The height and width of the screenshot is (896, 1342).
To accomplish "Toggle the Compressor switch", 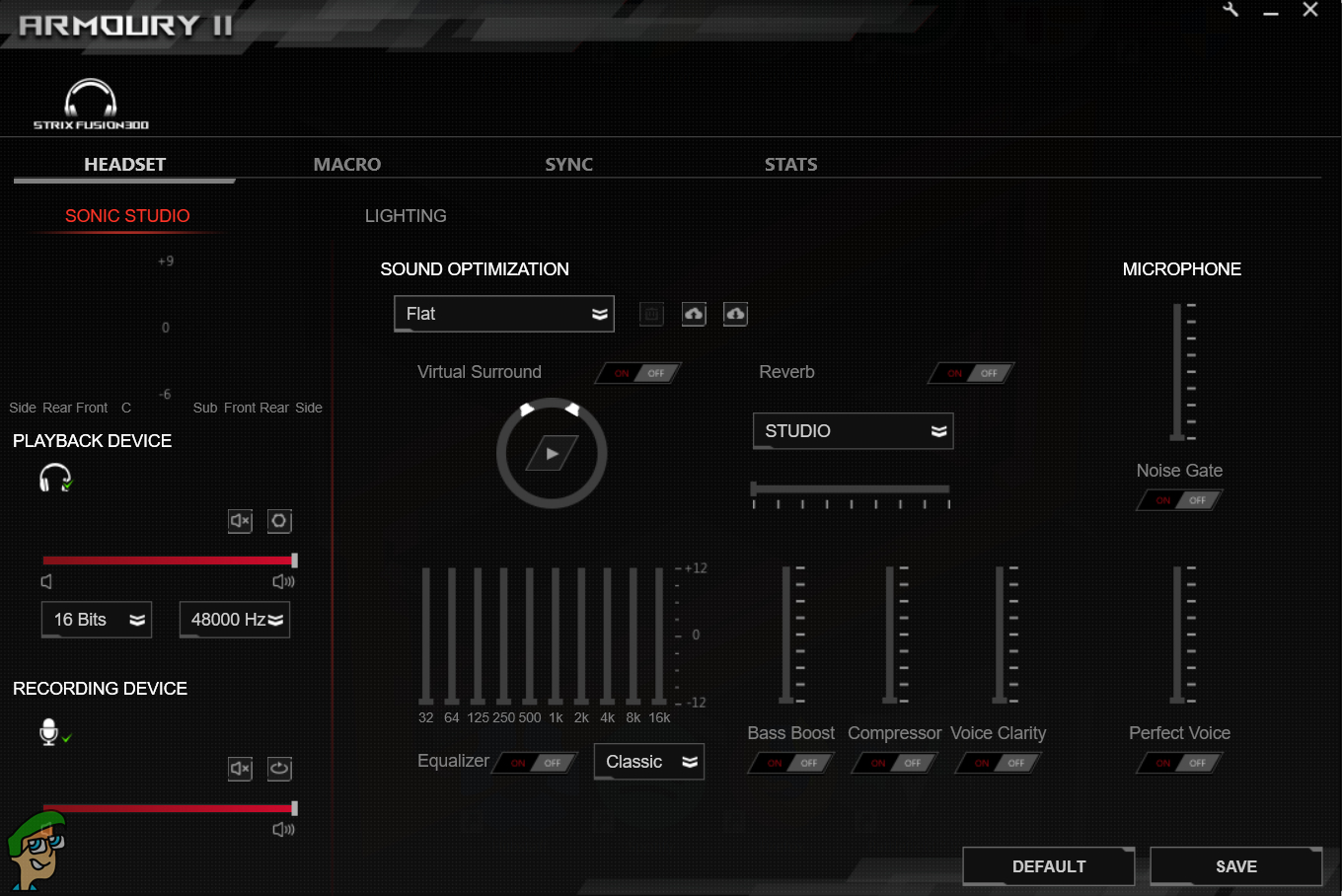I will pos(896,763).
